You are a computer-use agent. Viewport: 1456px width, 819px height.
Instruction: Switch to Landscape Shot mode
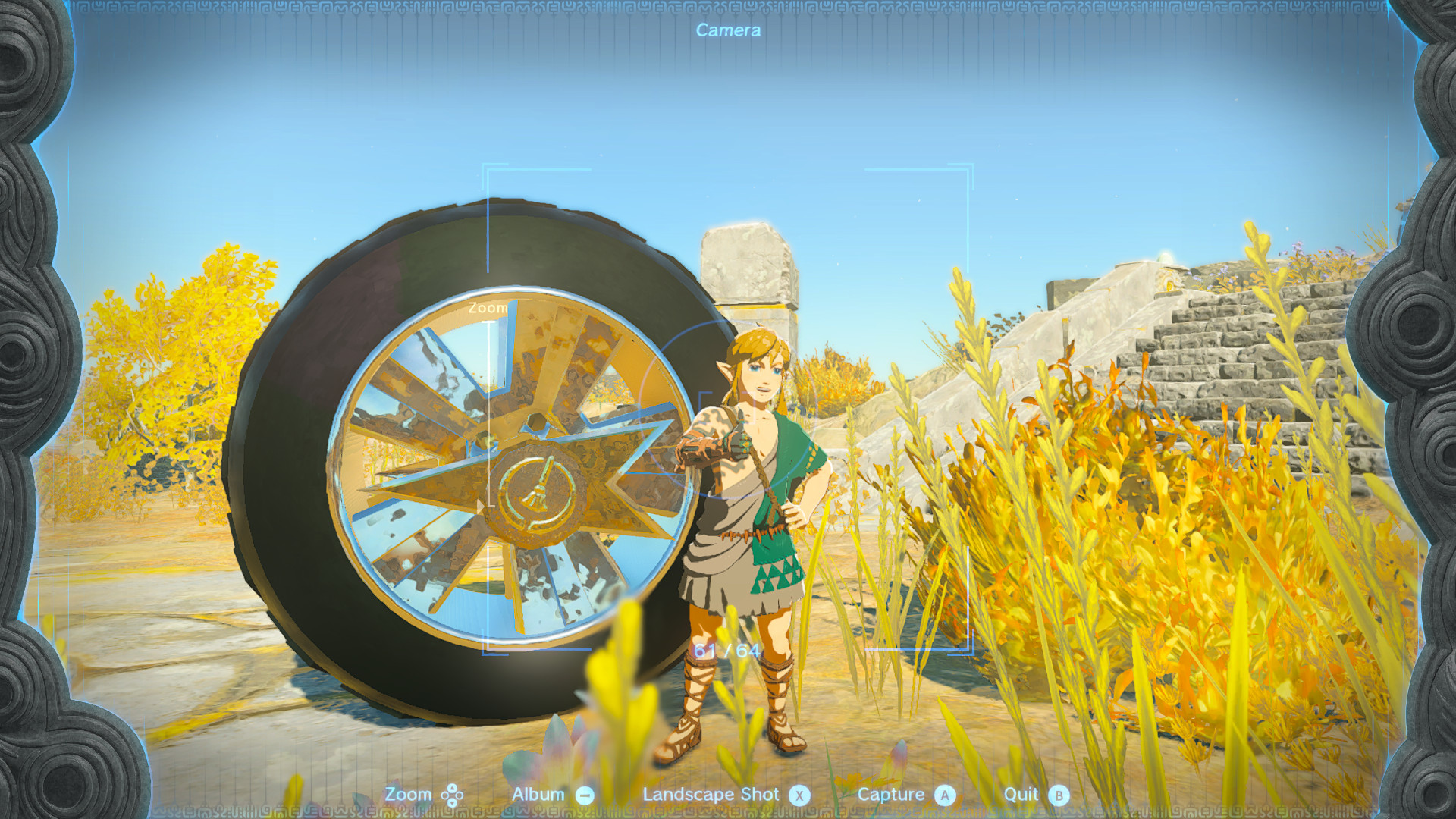(711, 794)
